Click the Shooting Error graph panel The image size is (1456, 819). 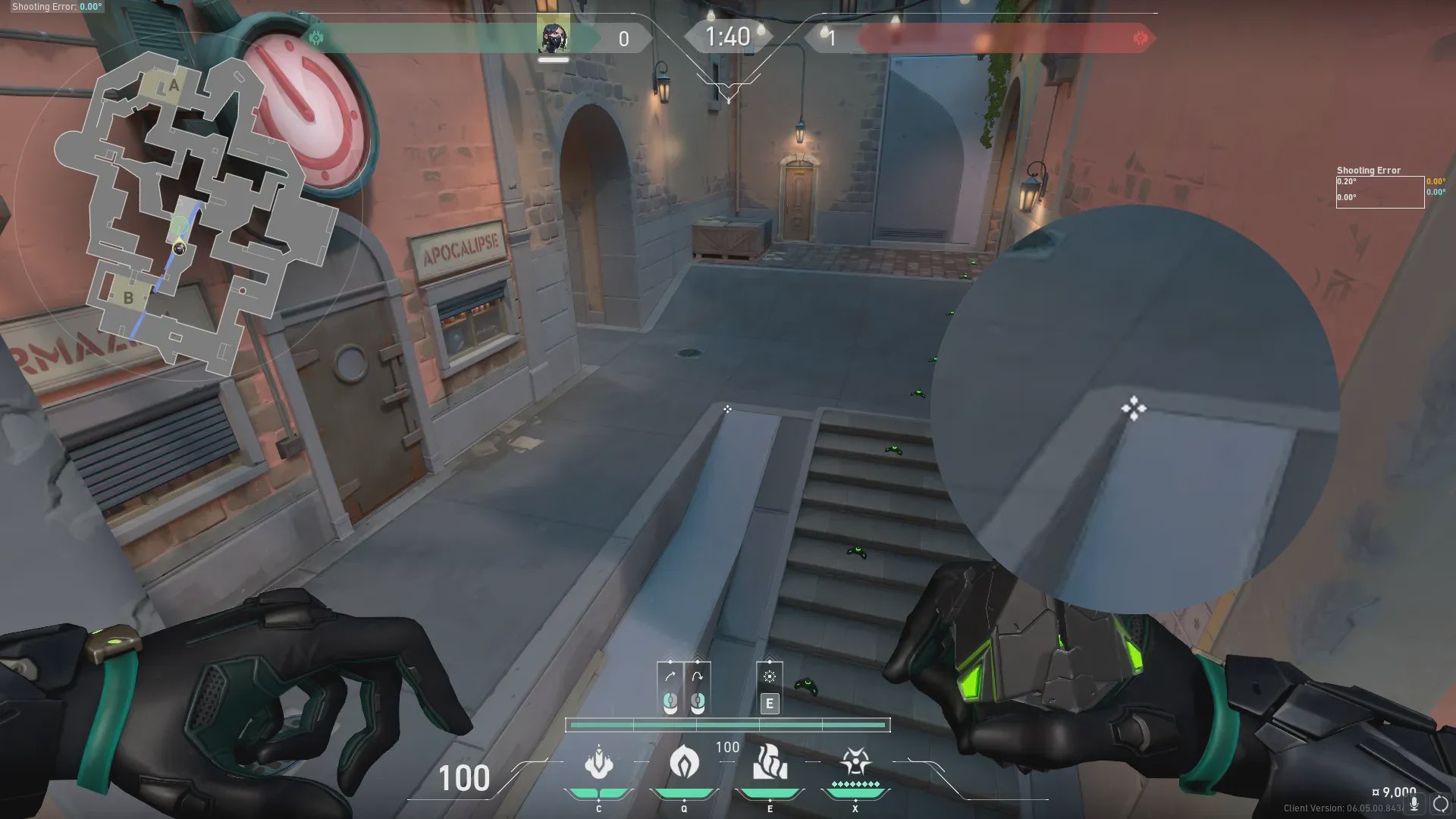1379,192
